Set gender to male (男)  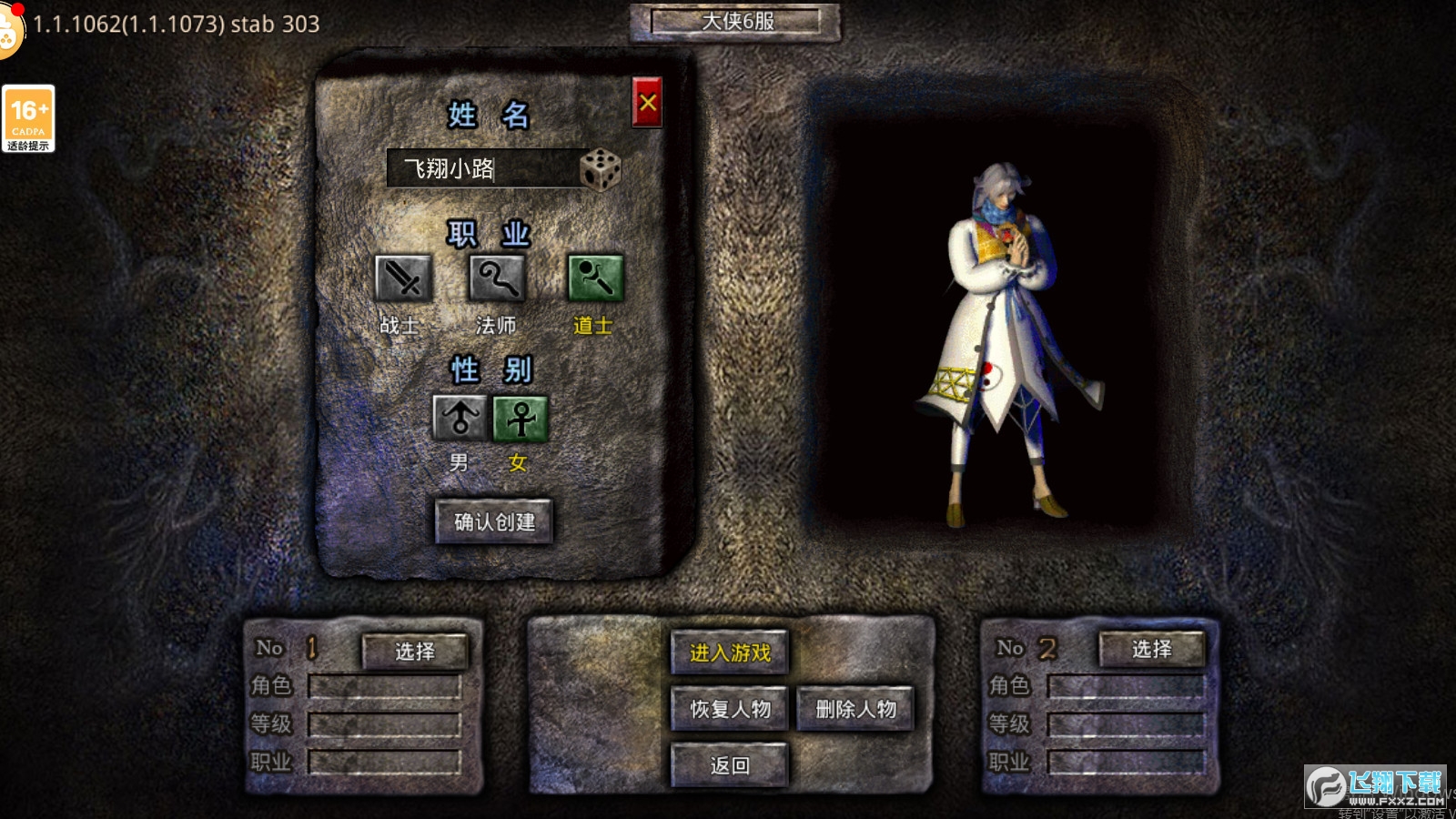click(x=460, y=419)
